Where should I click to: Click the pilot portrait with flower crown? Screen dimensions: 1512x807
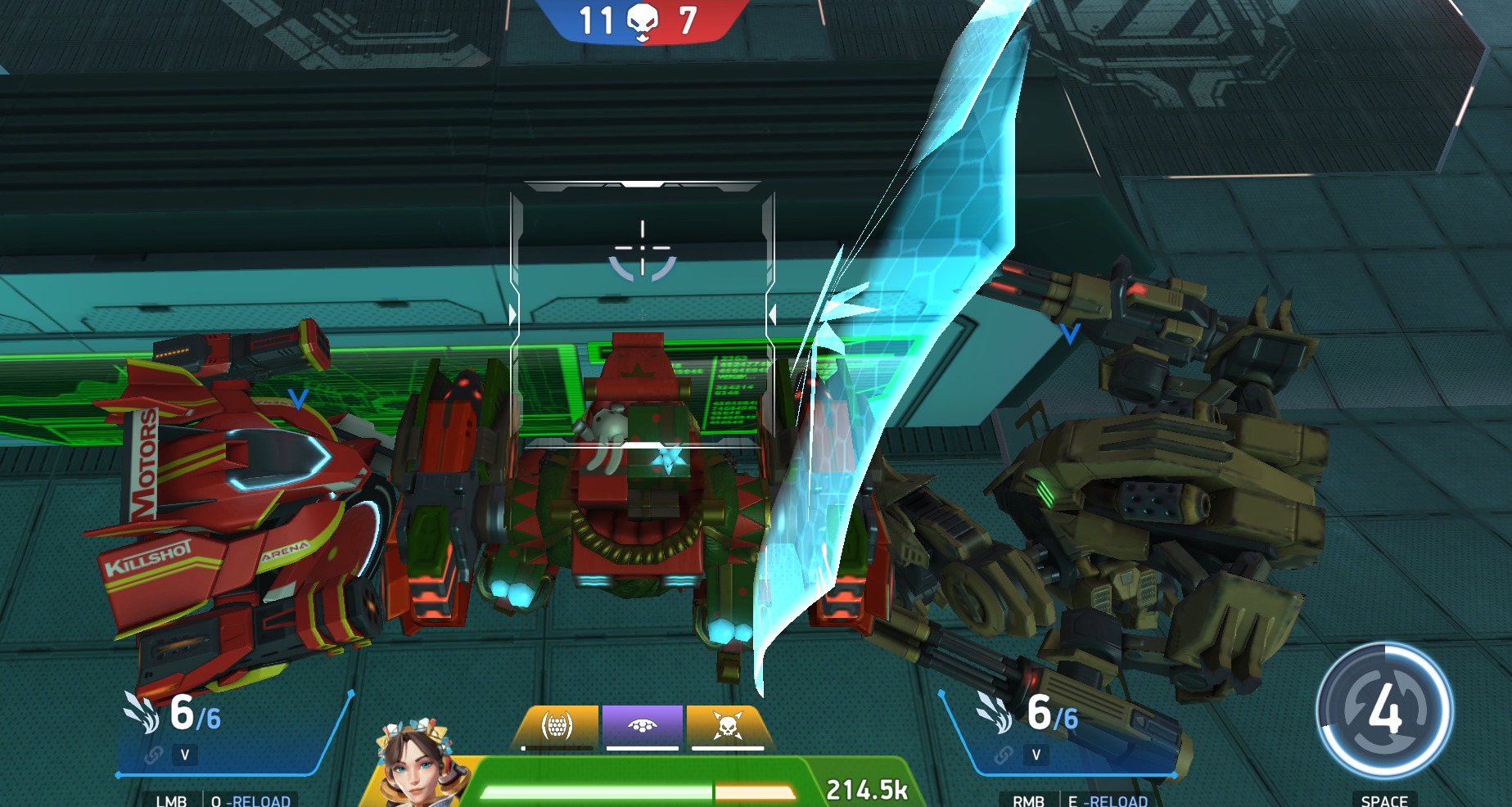point(419,764)
